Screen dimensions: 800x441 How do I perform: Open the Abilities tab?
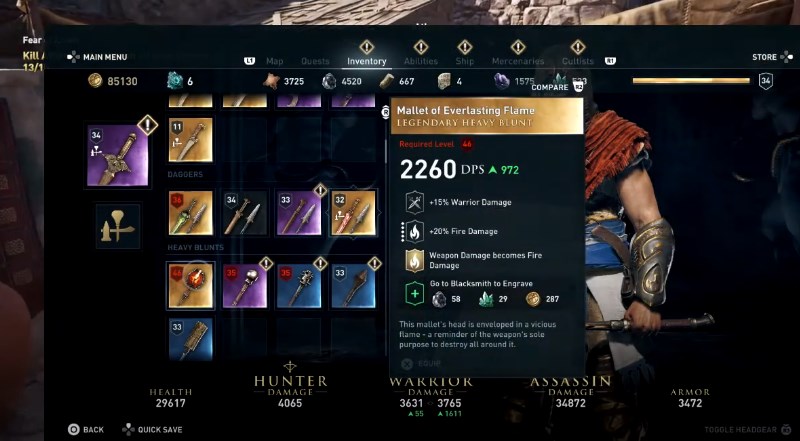point(421,61)
